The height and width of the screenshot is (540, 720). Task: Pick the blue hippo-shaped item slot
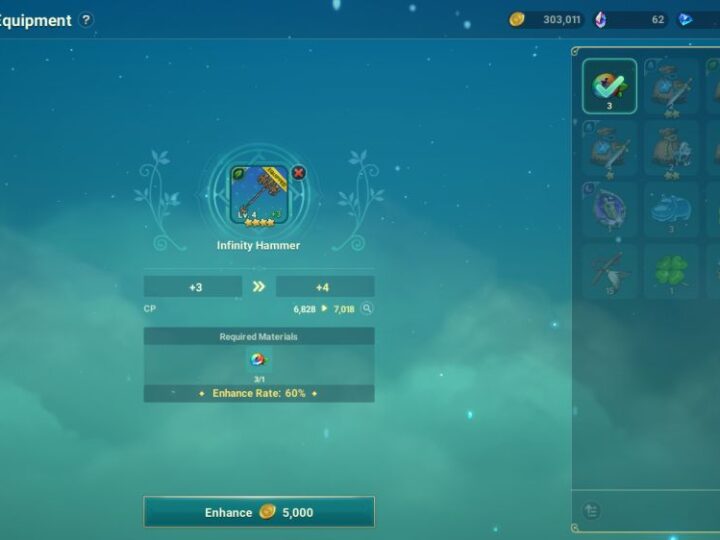[x=671, y=209]
